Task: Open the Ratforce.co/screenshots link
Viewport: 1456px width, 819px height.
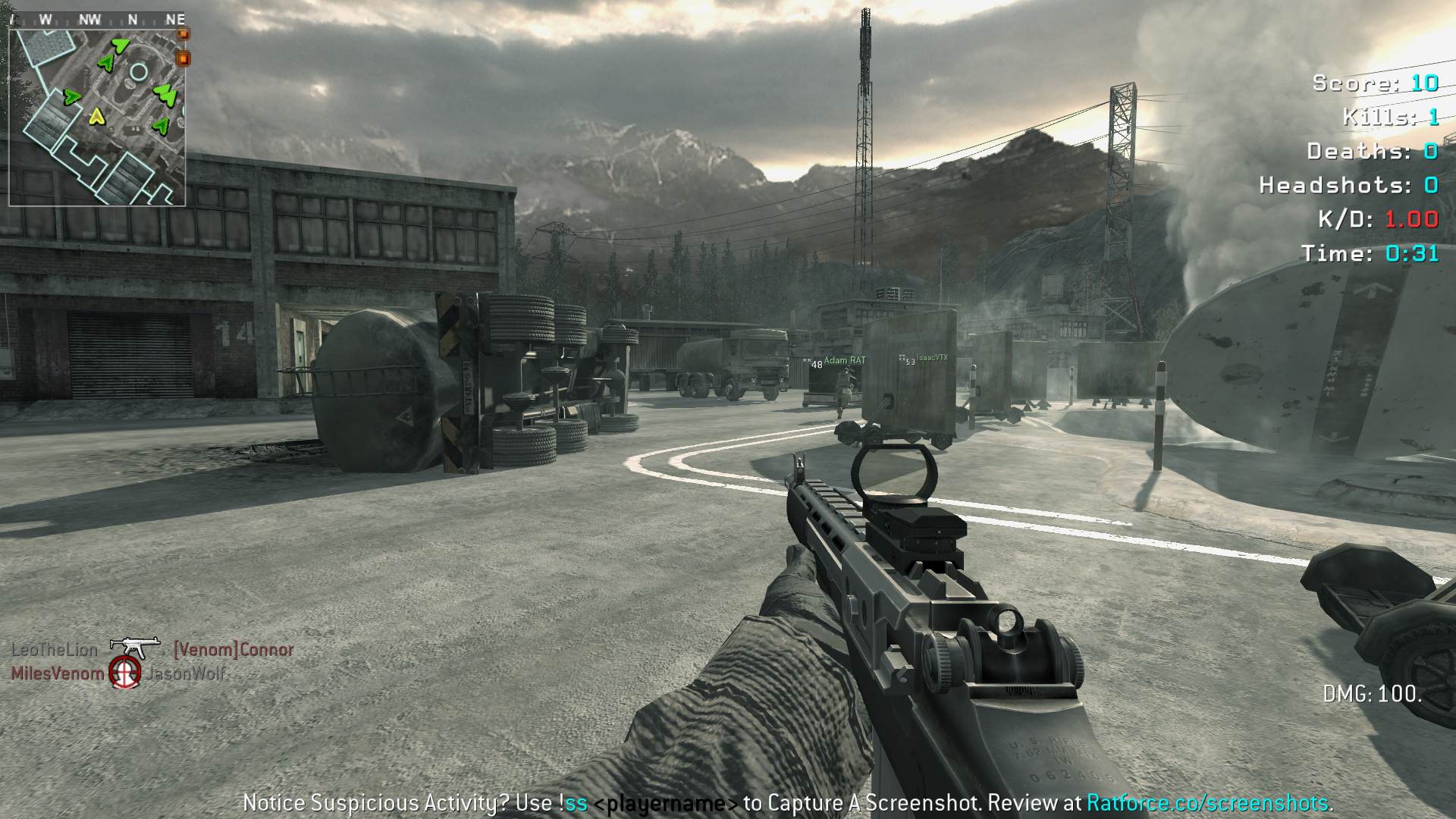Action: (x=1207, y=803)
